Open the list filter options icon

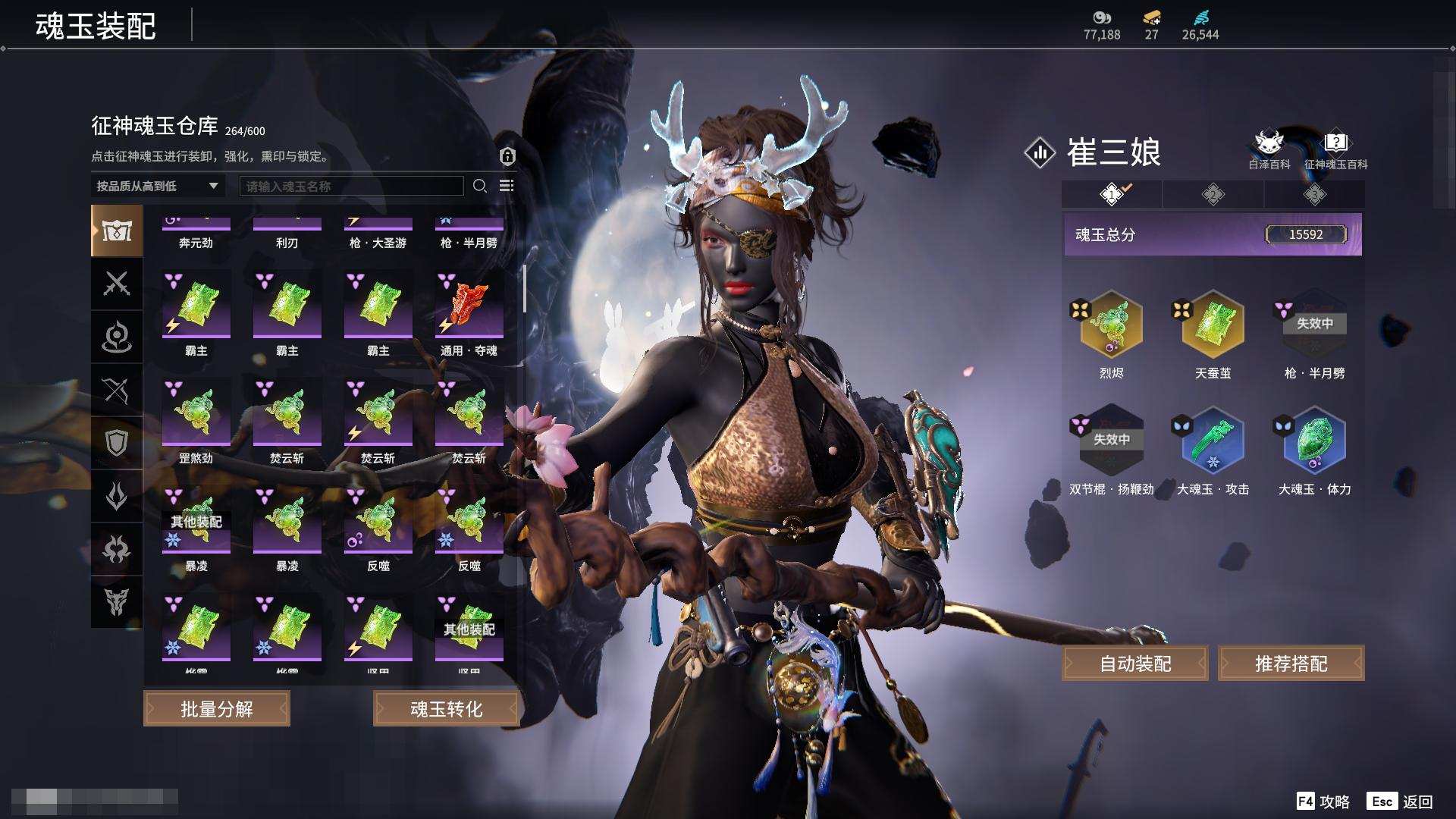(x=507, y=186)
